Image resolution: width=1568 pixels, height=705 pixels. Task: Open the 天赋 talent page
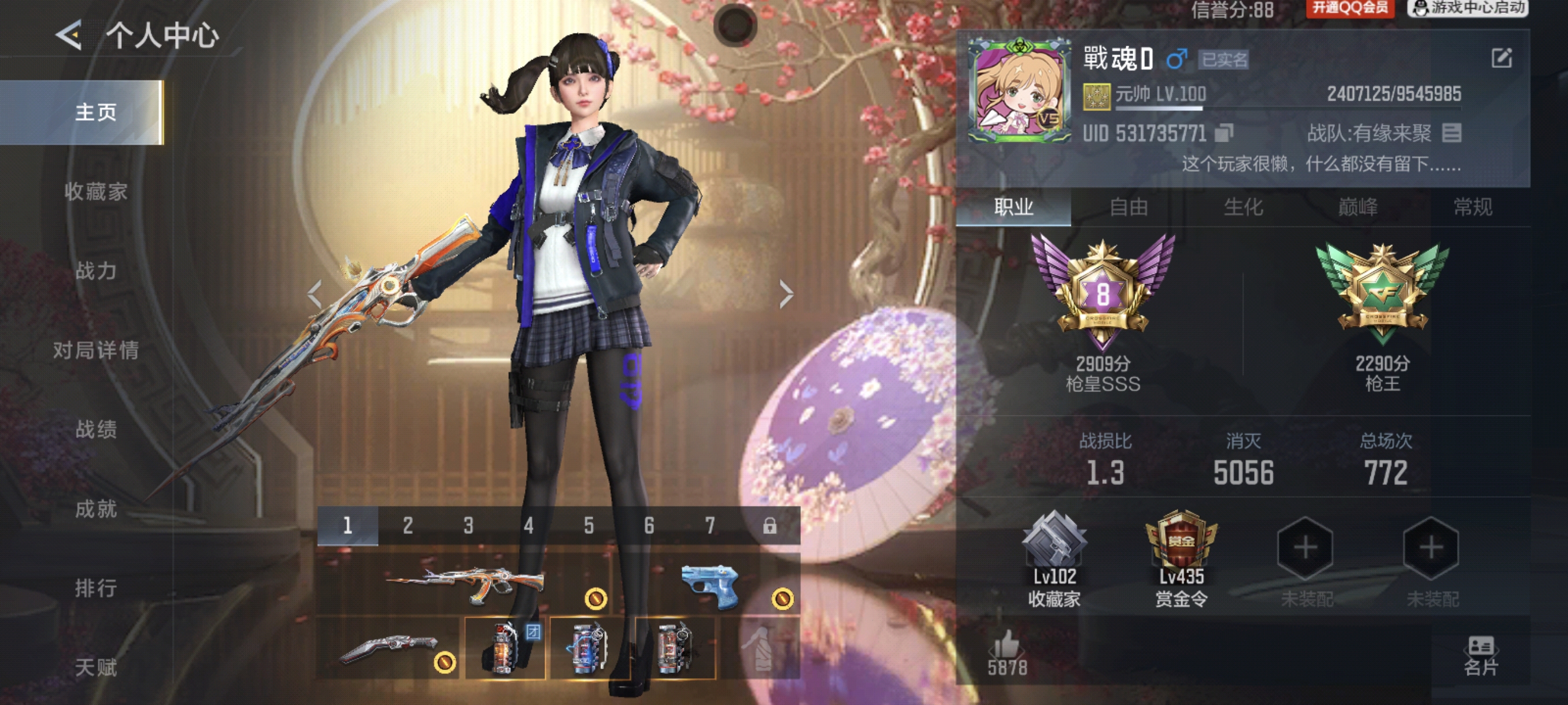(95, 667)
